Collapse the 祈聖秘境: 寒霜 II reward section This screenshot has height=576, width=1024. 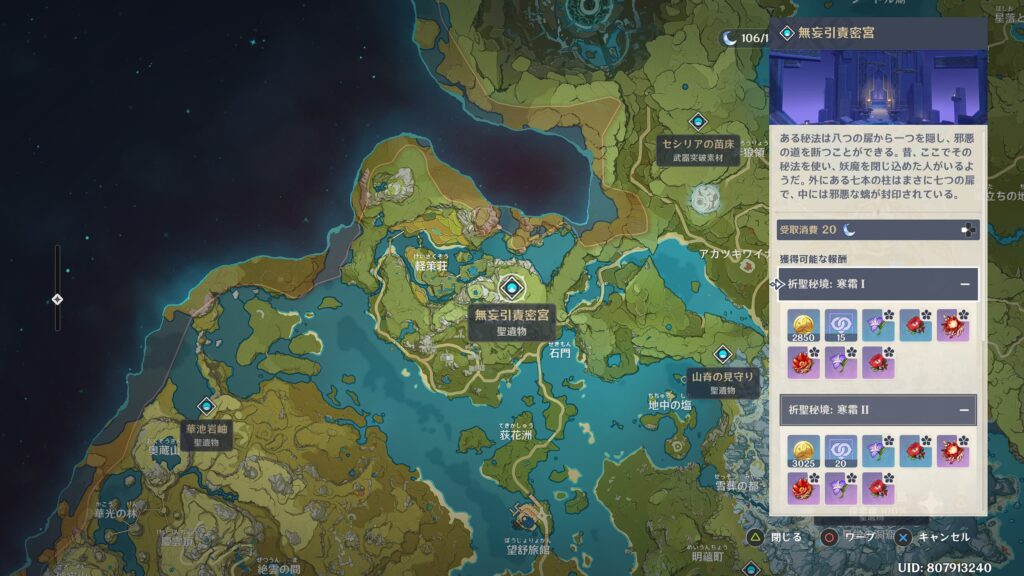click(965, 410)
